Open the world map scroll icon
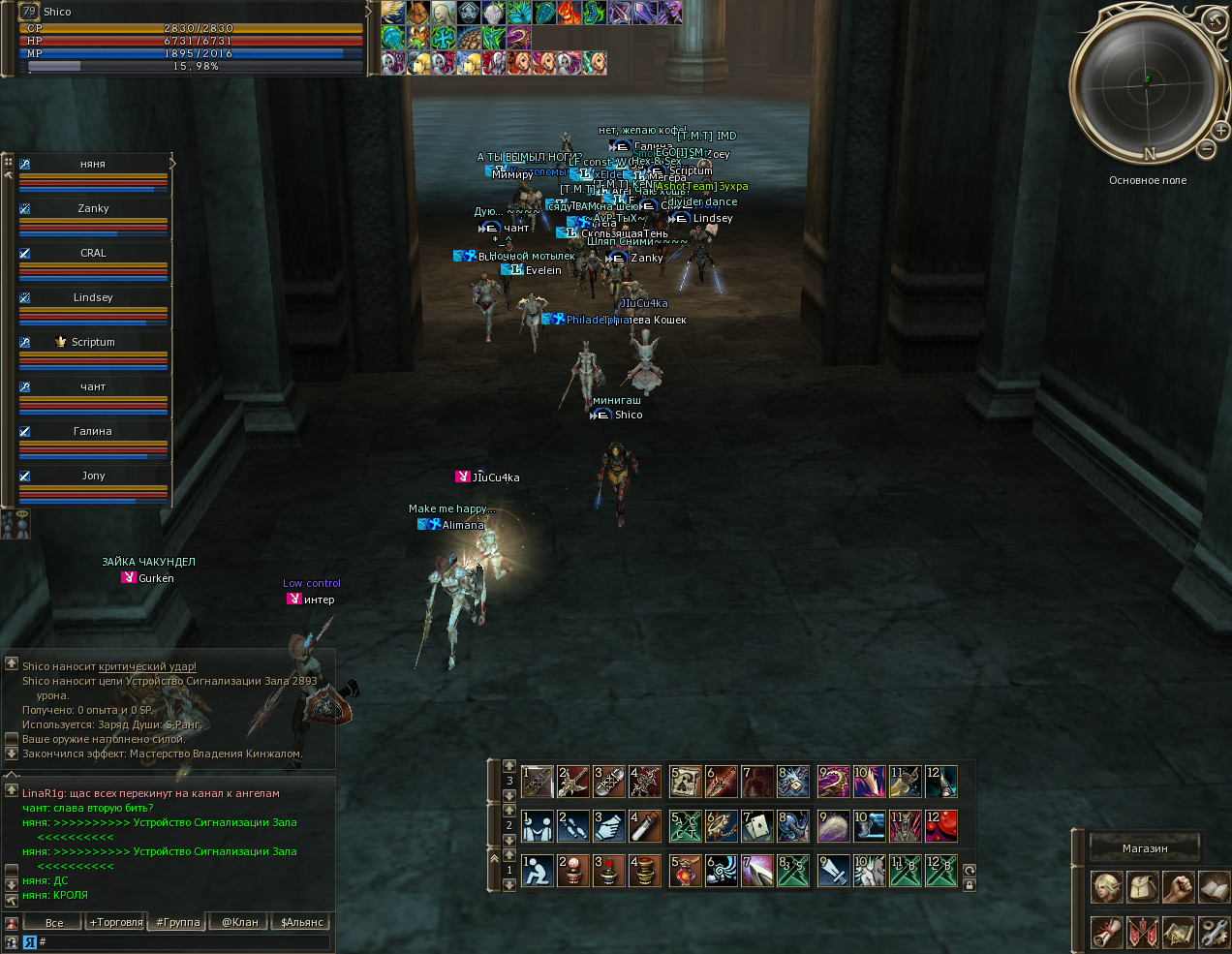The width and height of the screenshot is (1232, 954). click(x=1178, y=932)
